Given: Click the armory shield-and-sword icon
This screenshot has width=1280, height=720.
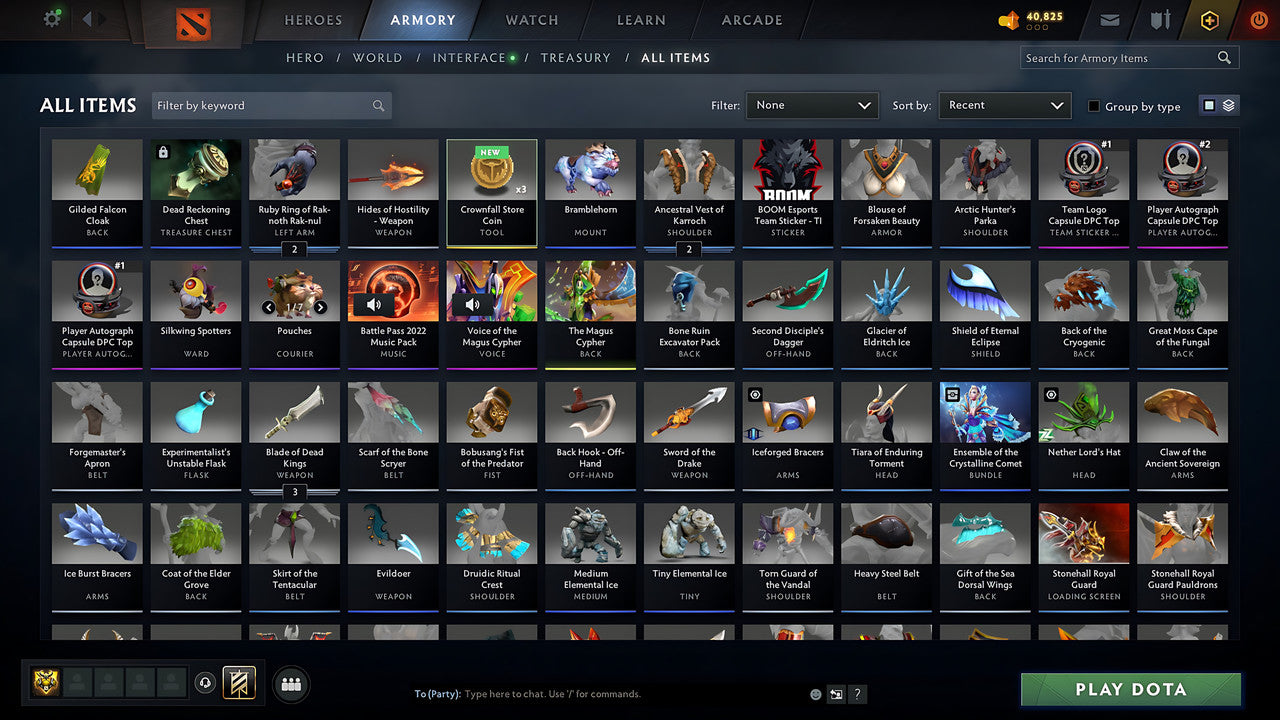Looking at the screenshot, I should [1159, 18].
